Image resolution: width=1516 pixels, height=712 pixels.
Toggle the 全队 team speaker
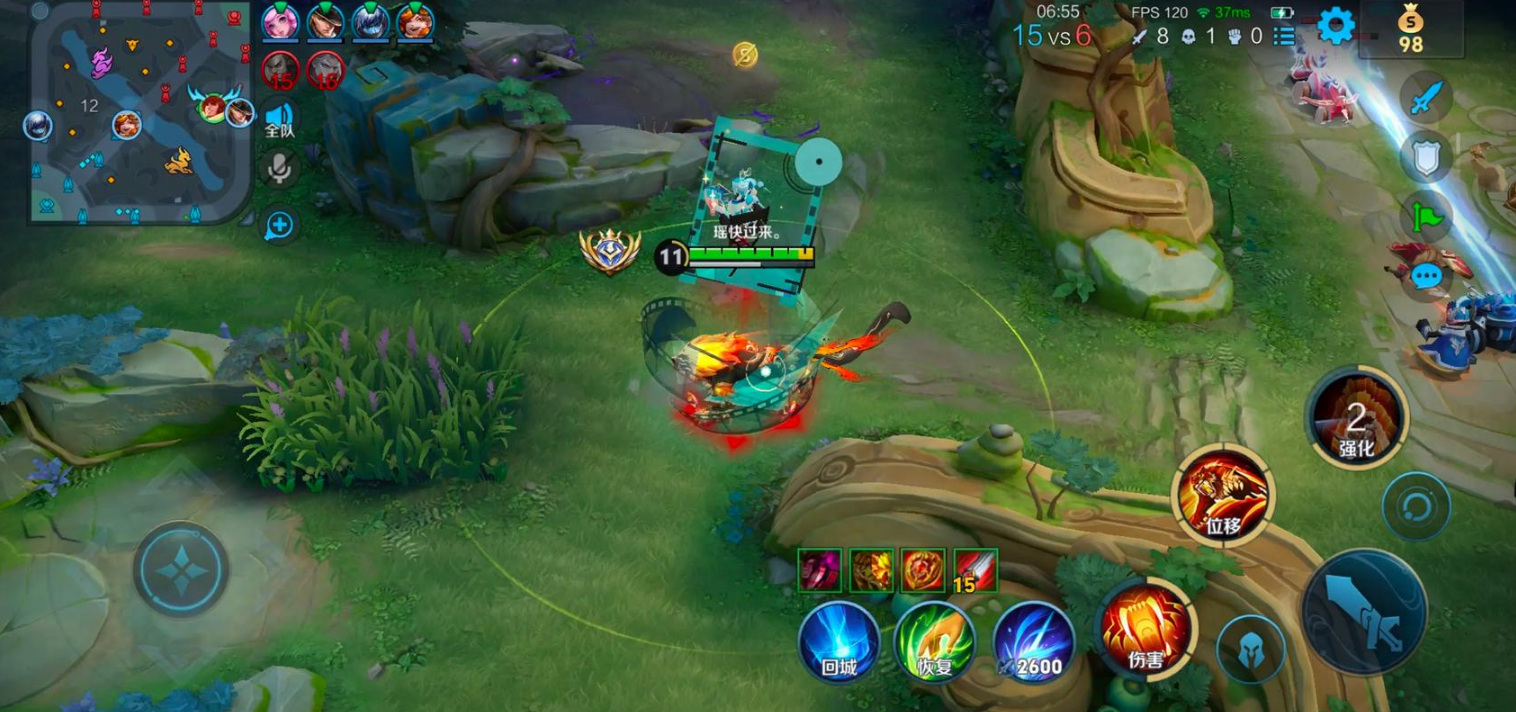pos(279,118)
